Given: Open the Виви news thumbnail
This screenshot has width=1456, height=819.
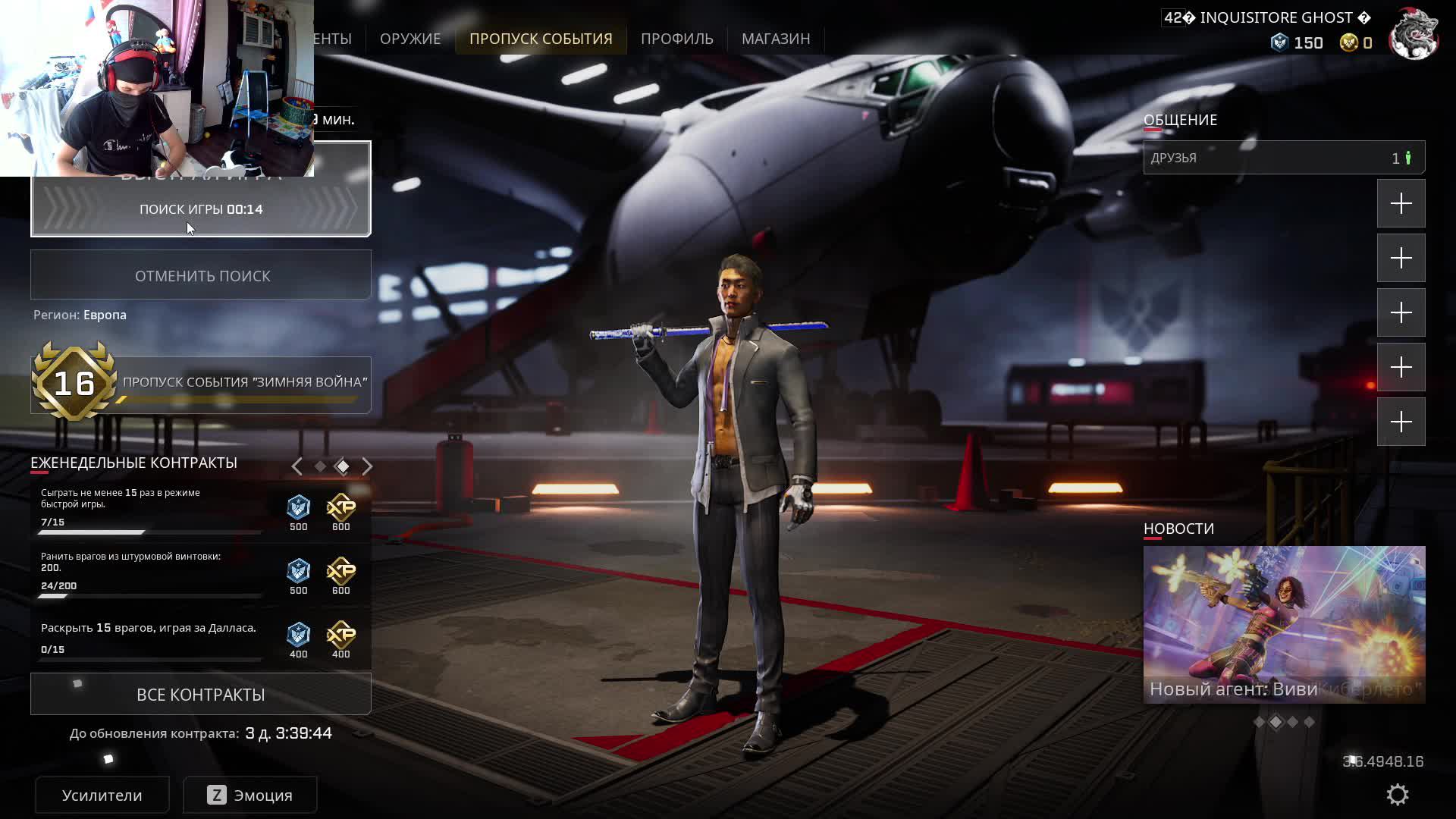Looking at the screenshot, I should 1283,624.
